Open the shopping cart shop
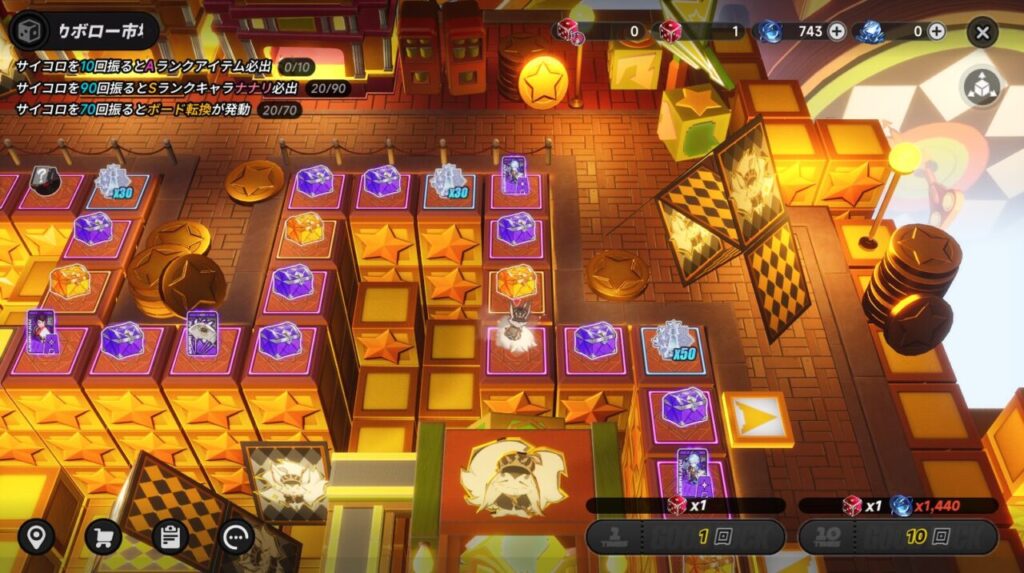This screenshot has height=573, width=1024. pyautogui.click(x=103, y=537)
